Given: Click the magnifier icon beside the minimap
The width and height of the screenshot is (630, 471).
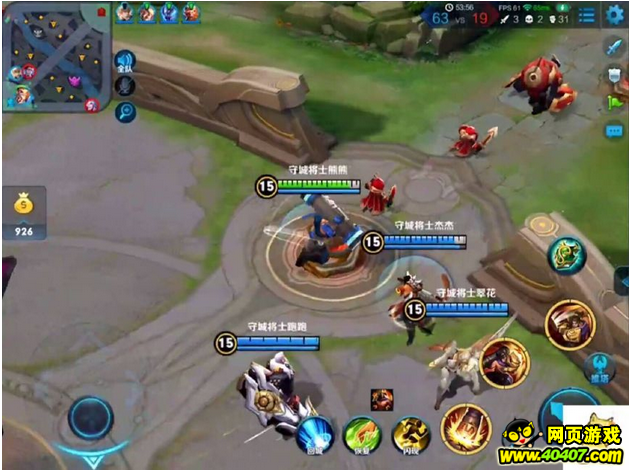Looking at the screenshot, I should (125, 111).
